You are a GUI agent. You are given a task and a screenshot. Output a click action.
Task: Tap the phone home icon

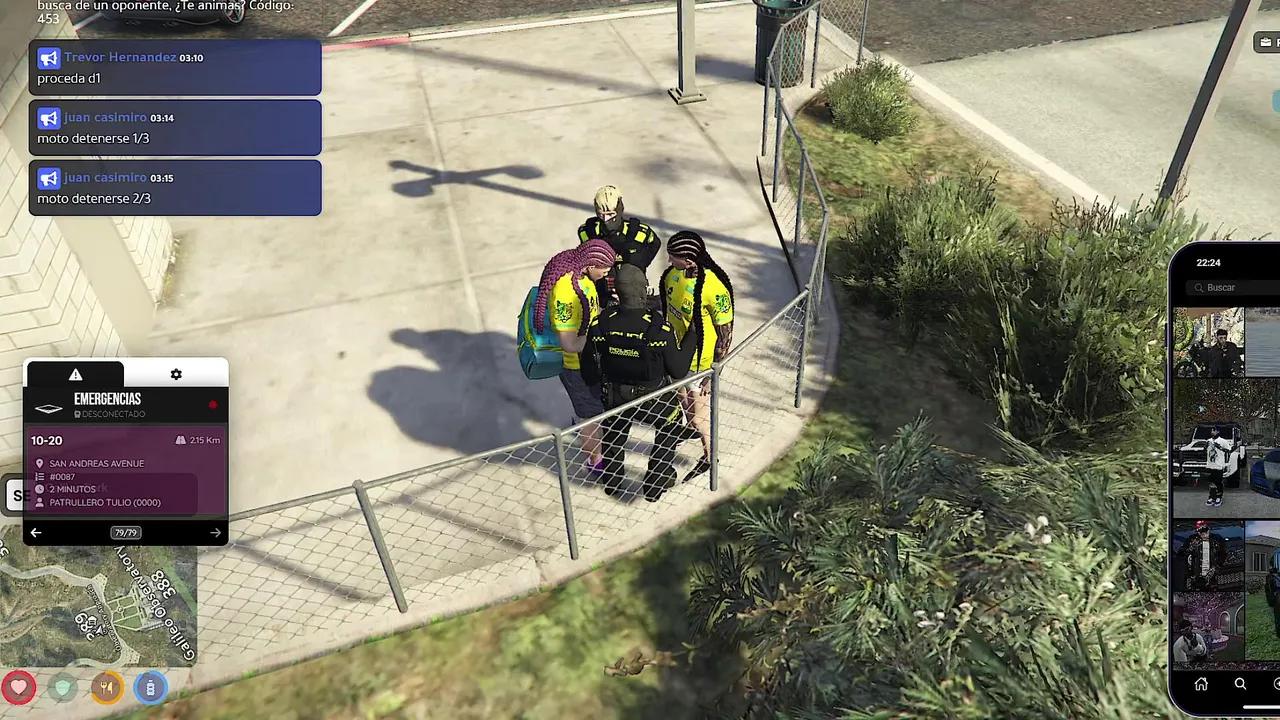tap(1200, 684)
